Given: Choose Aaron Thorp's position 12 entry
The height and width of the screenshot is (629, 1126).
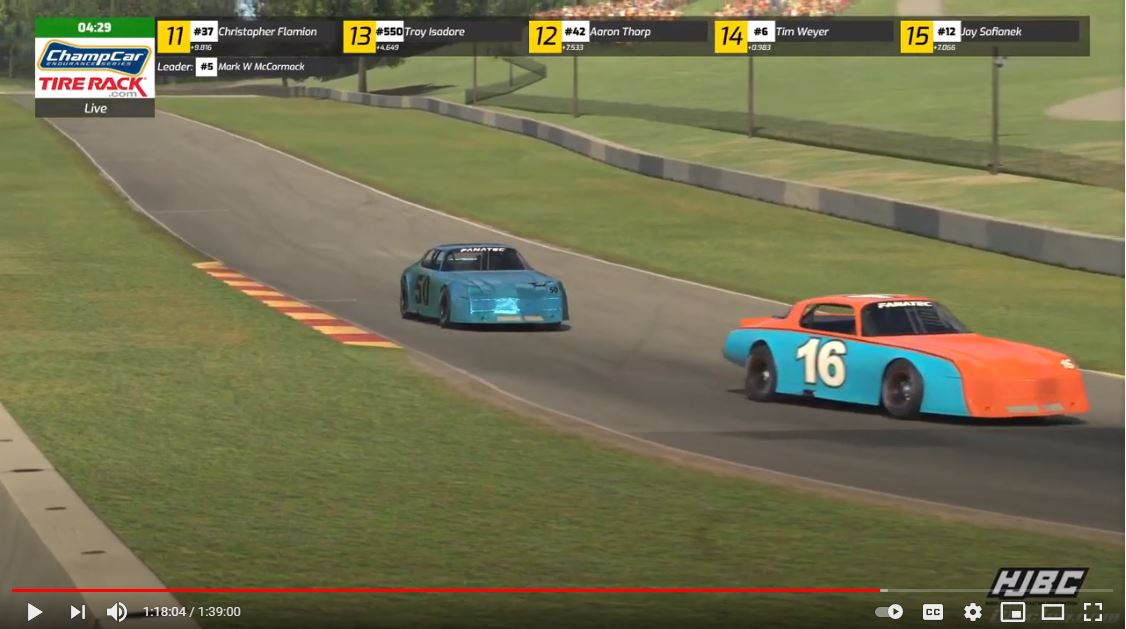Looking at the screenshot, I should click(x=617, y=36).
